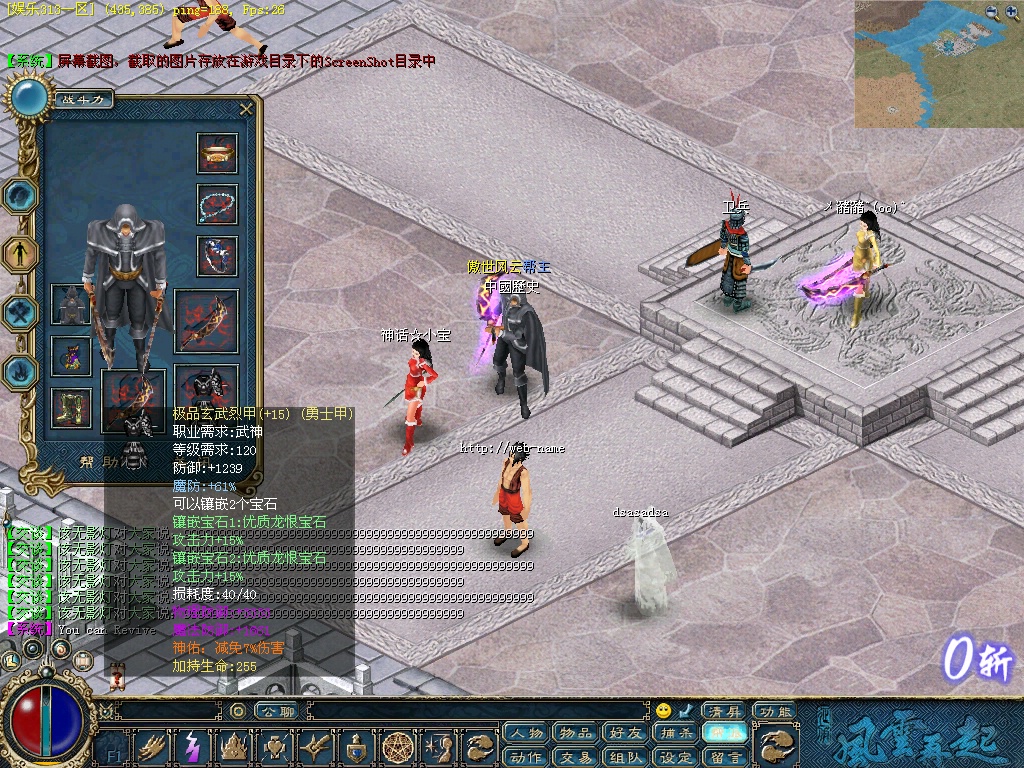
Task: Choose the human silhouette side tab
Action: coord(20,253)
